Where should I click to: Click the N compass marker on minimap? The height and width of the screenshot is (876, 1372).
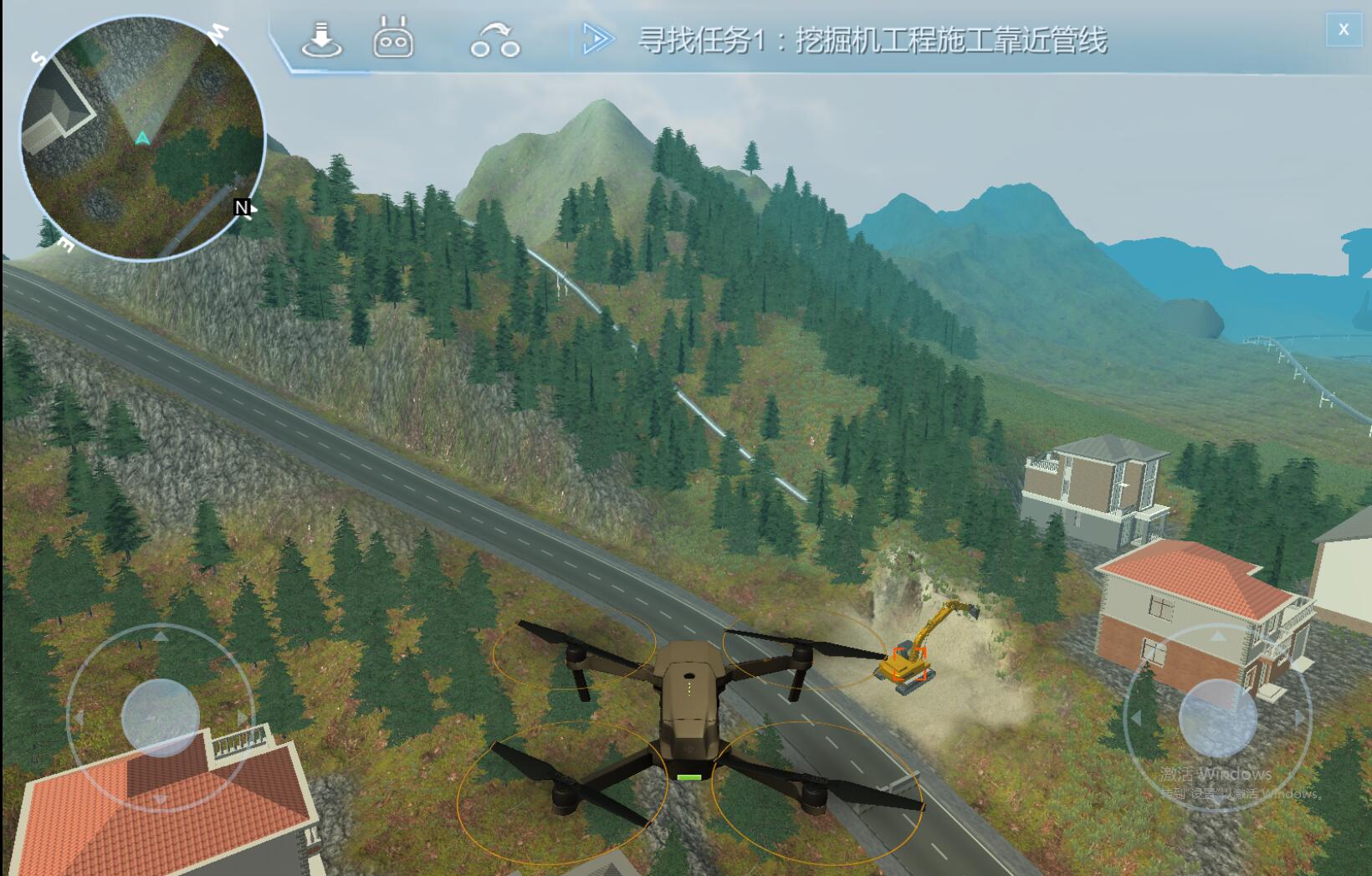[x=242, y=207]
